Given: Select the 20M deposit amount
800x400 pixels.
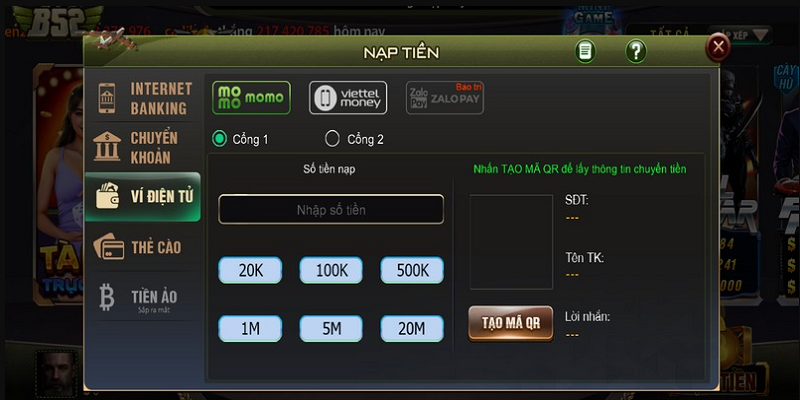Looking at the screenshot, I should pos(412,327).
